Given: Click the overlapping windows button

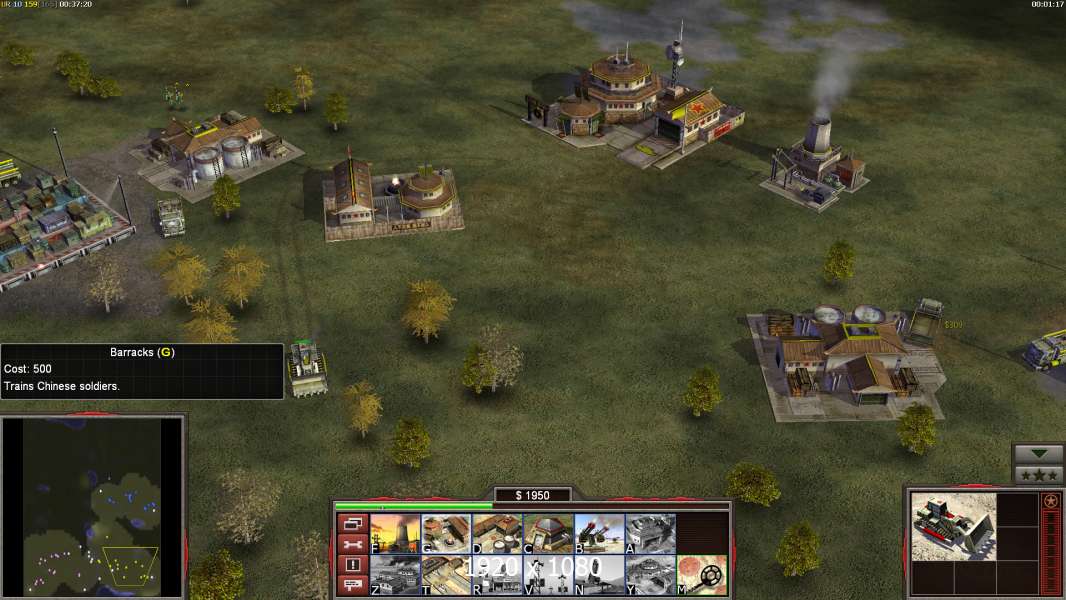Looking at the screenshot, I should click(x=353, y=523).
